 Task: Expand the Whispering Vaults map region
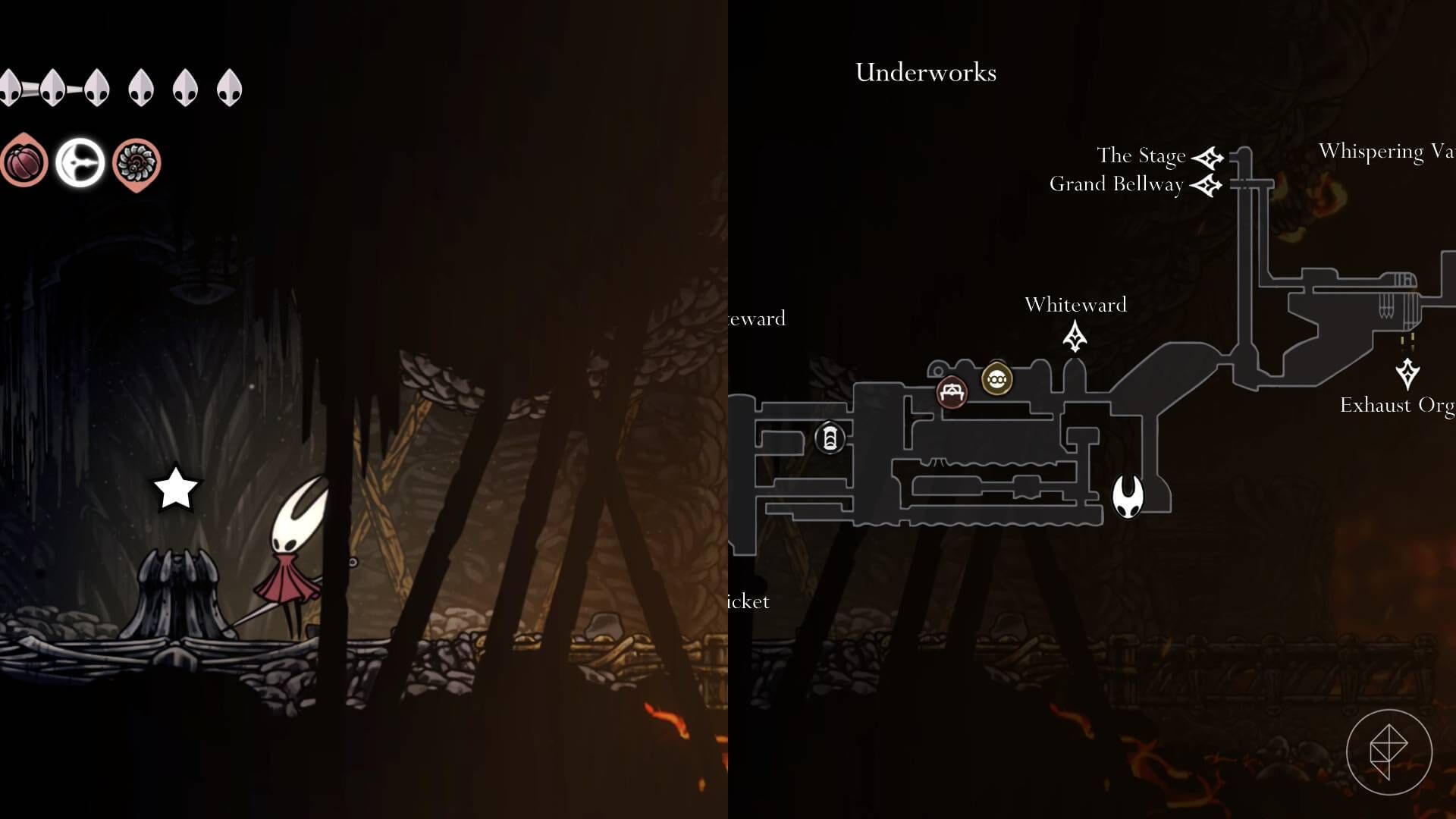click(1389, 151)
